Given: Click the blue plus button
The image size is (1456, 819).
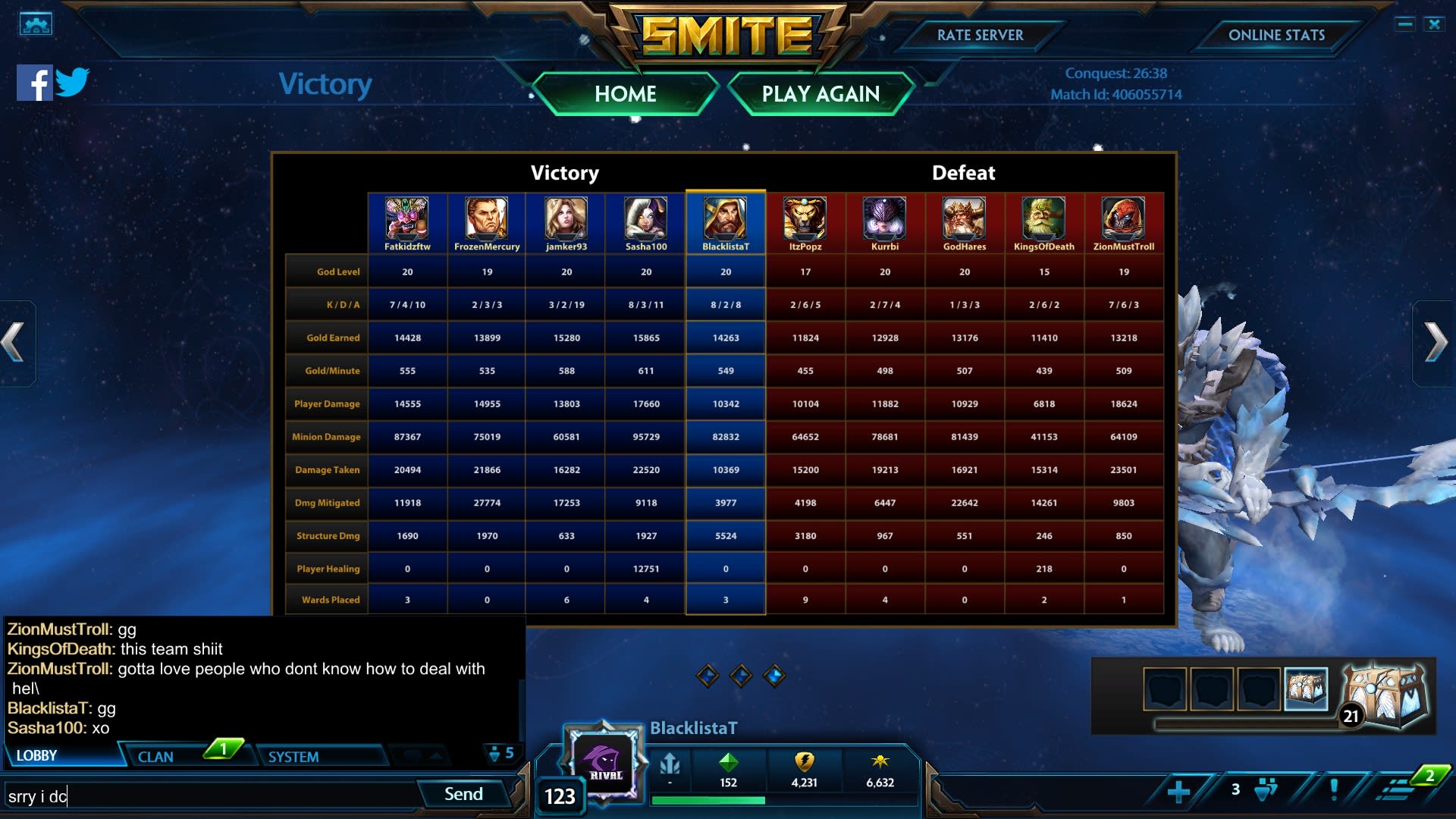Looking at the screenshot, I should tap(1178, 791).
